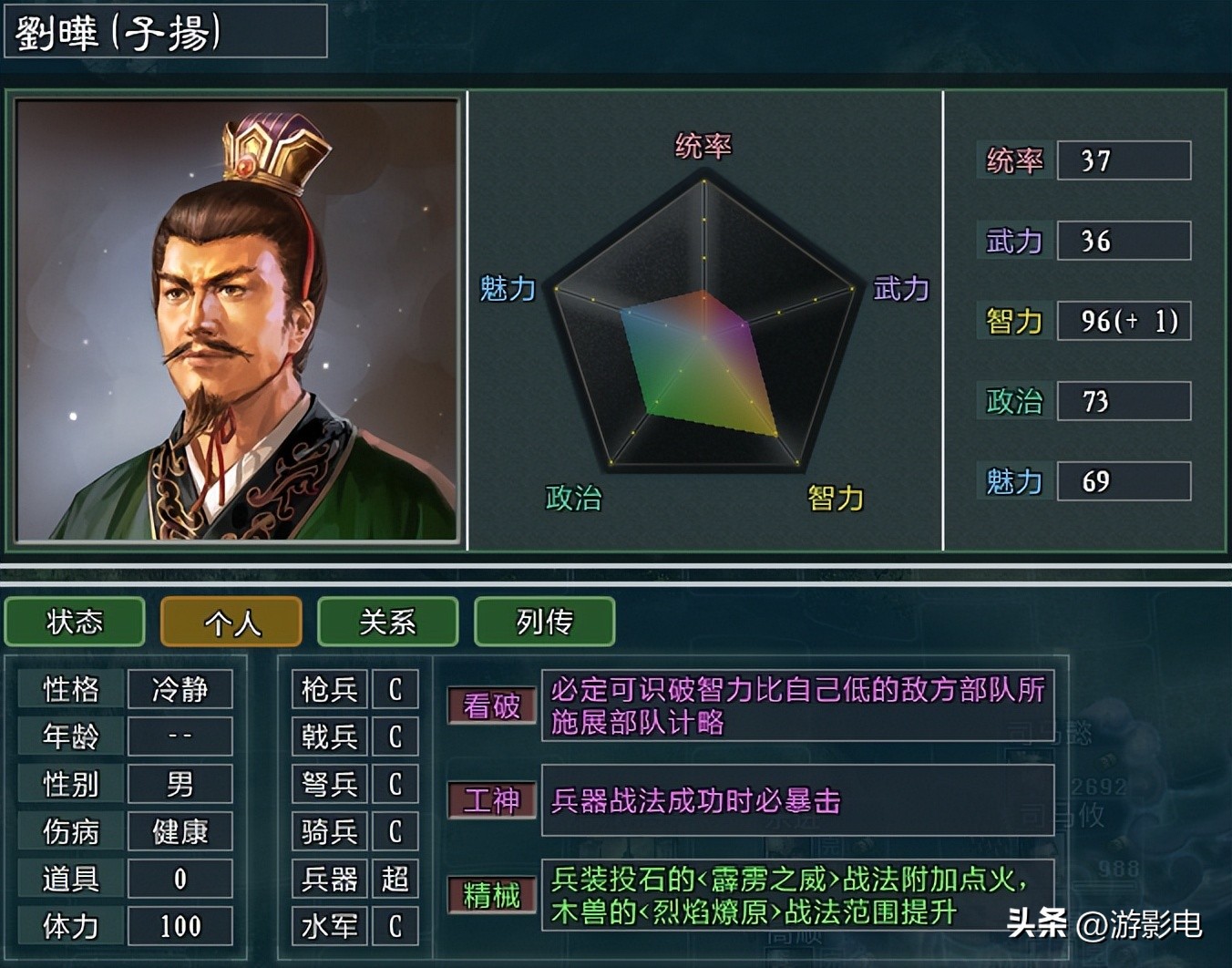This screenshot has width=1232, height=968.
Task: Click the 水军 C proficiency grade
Action: click(x=395, y=926)
